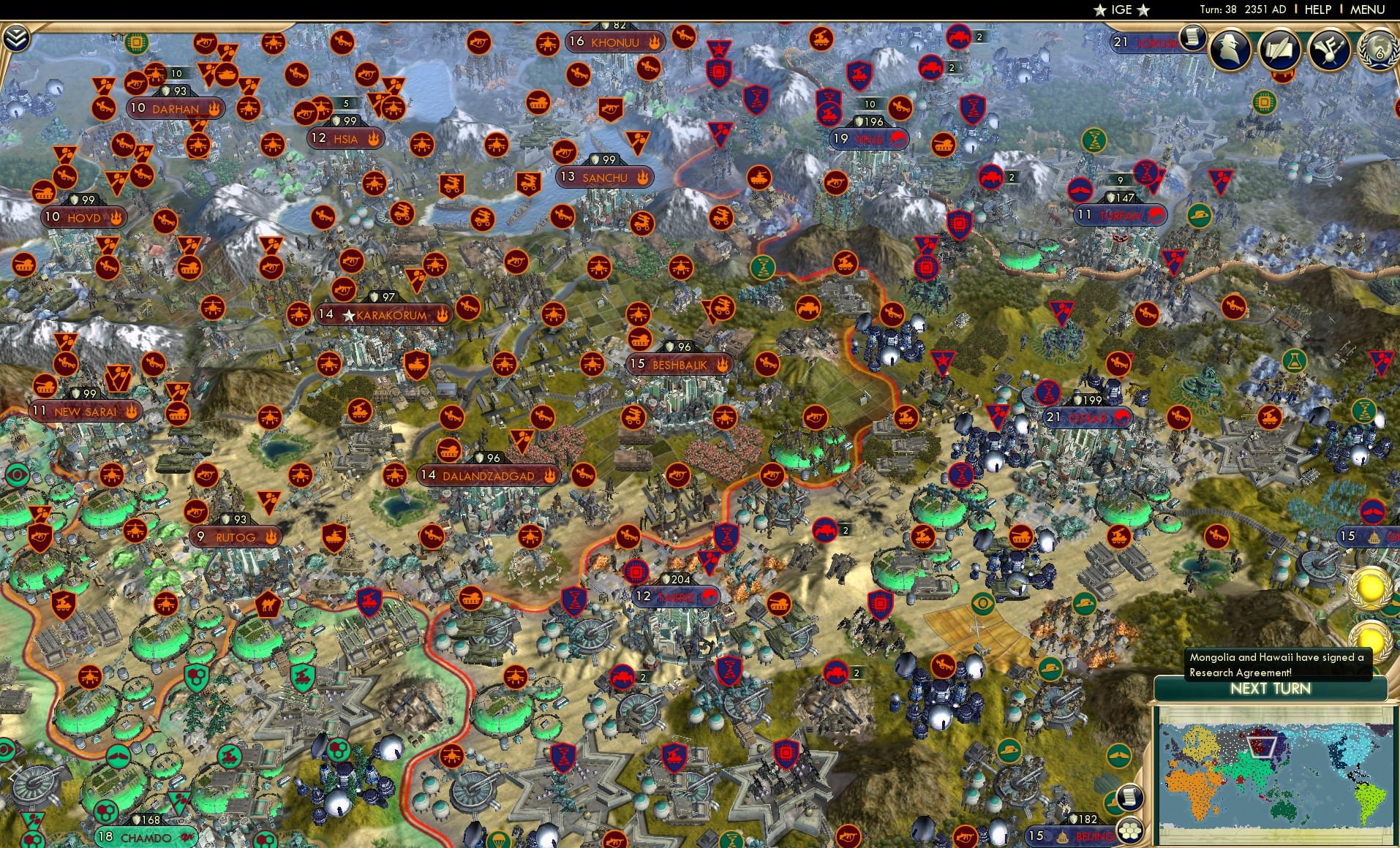Image resolution: width=1400 pixels, height=848 pixels.
Task: Open the Cultural Overview musical note icon
Action: click(1331, 49)
